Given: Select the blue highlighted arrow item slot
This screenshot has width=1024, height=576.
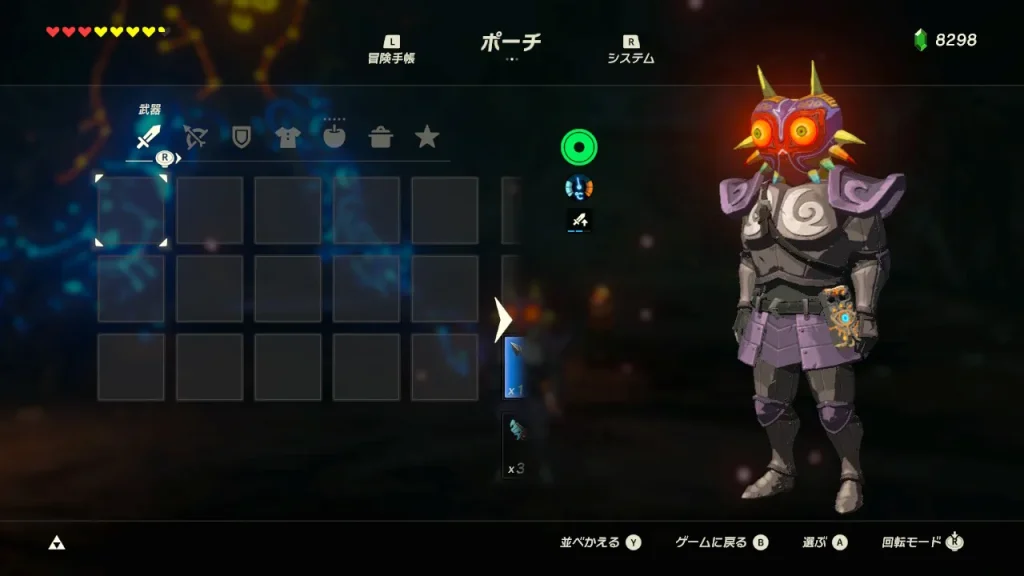Looking at the screenshot, I should (x=513, y=367).
